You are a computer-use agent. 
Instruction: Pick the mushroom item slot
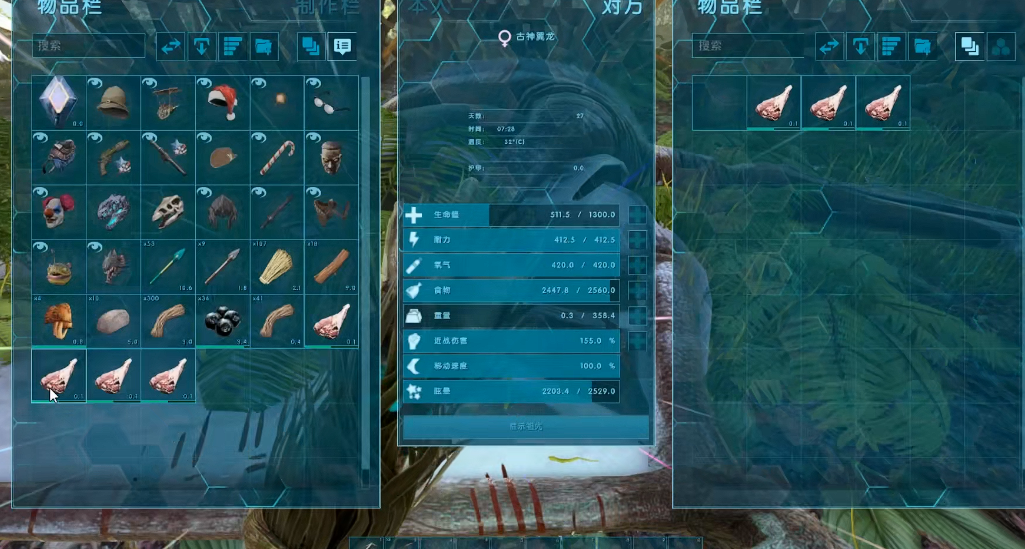[x=58, y=321]
